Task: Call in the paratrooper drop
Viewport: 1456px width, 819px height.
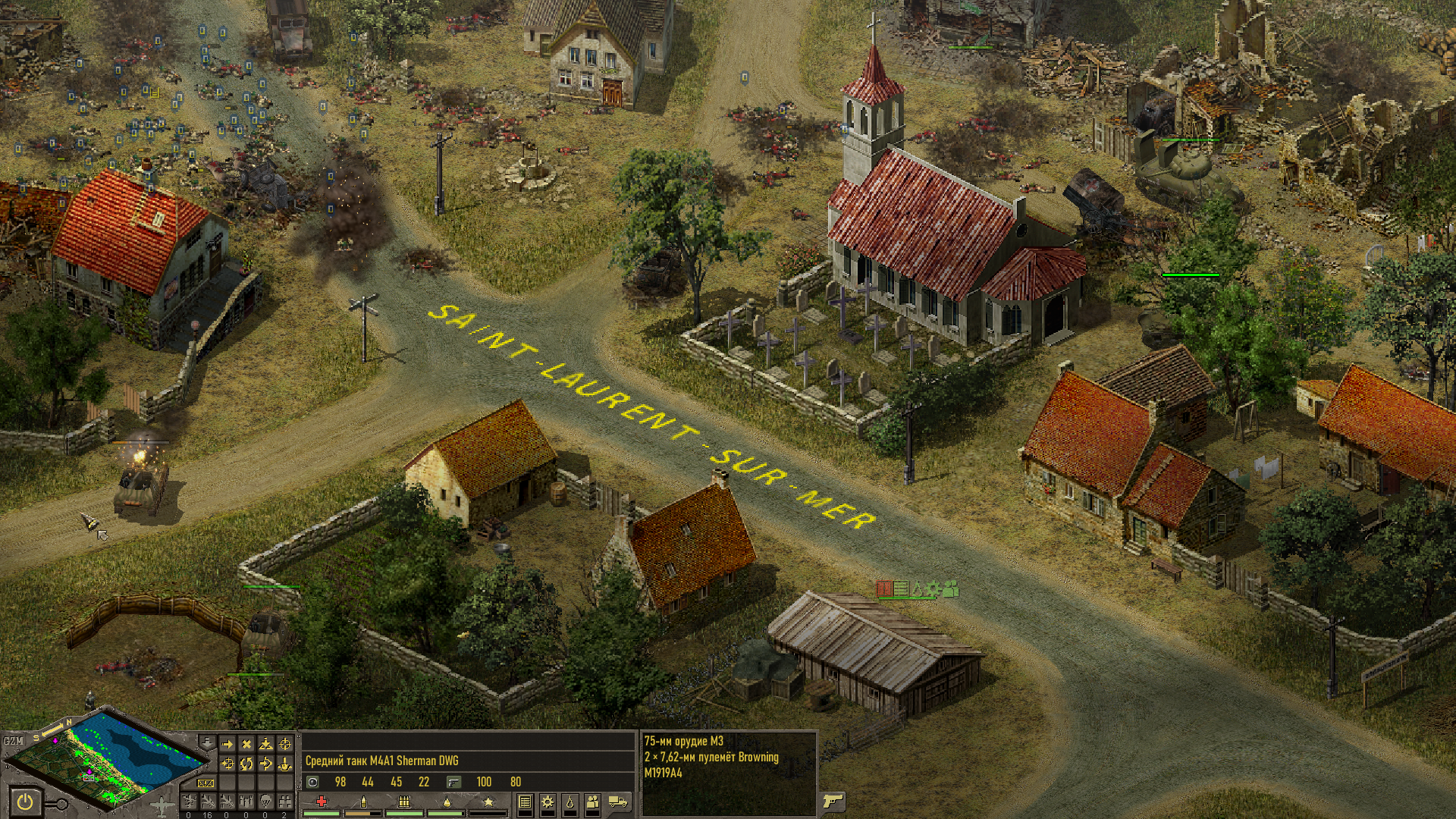Action: pos(265,802)
